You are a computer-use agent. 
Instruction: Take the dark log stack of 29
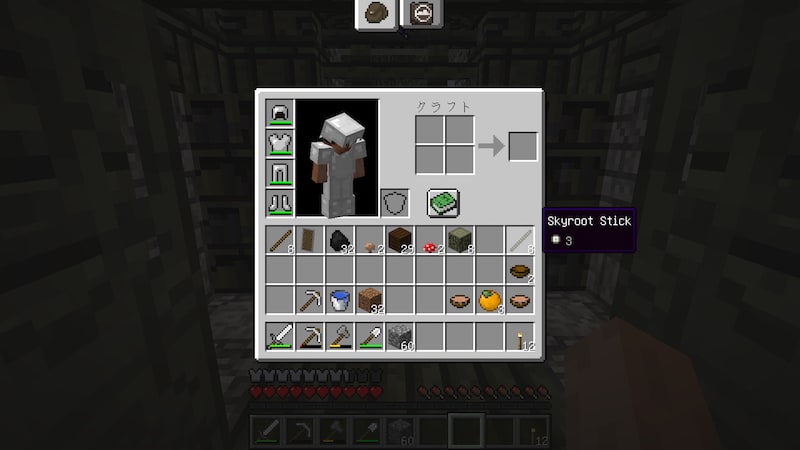point(400,240)
